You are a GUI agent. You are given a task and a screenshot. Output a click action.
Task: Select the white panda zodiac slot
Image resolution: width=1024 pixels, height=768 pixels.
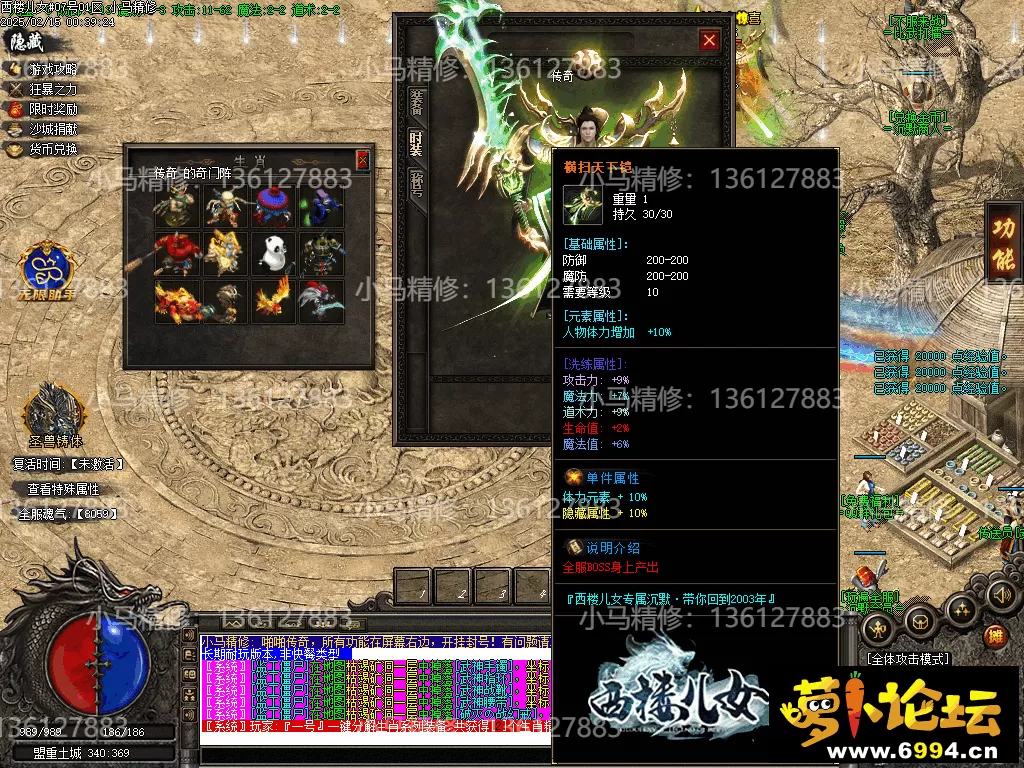[272, 254]
